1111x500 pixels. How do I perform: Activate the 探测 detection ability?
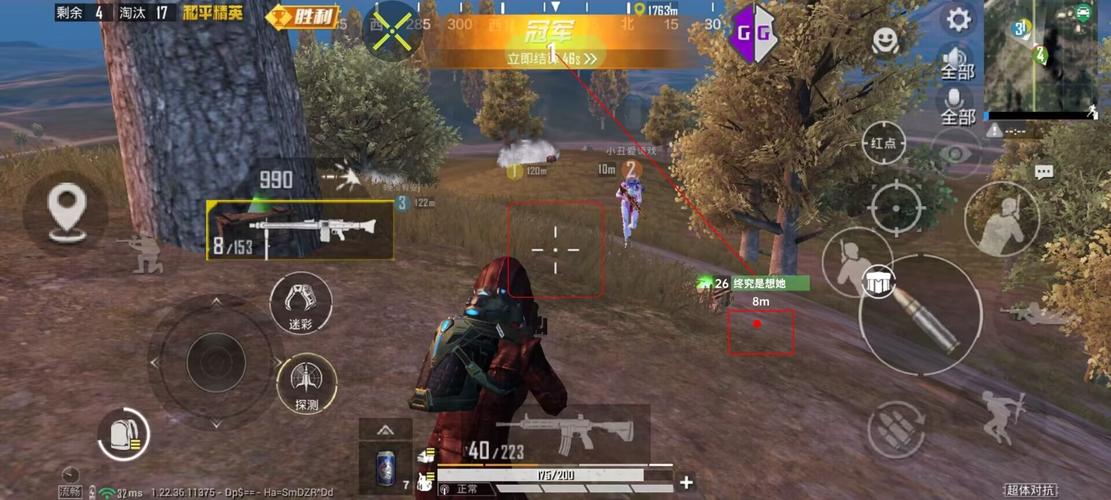tap(306, 385)
